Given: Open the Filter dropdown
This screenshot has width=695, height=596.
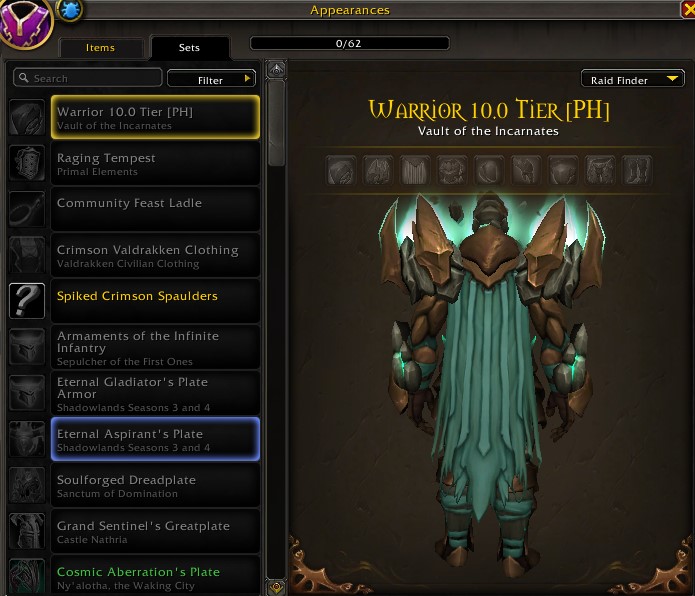Looking at the screenshot, I should pyautogui.click(x=211, y=79).
